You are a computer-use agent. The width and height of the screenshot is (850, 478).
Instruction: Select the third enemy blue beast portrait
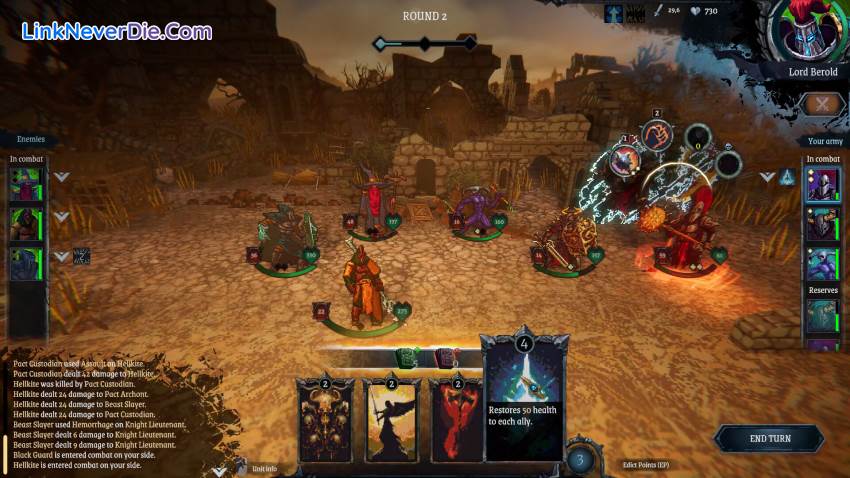click(x=26, y=263)
